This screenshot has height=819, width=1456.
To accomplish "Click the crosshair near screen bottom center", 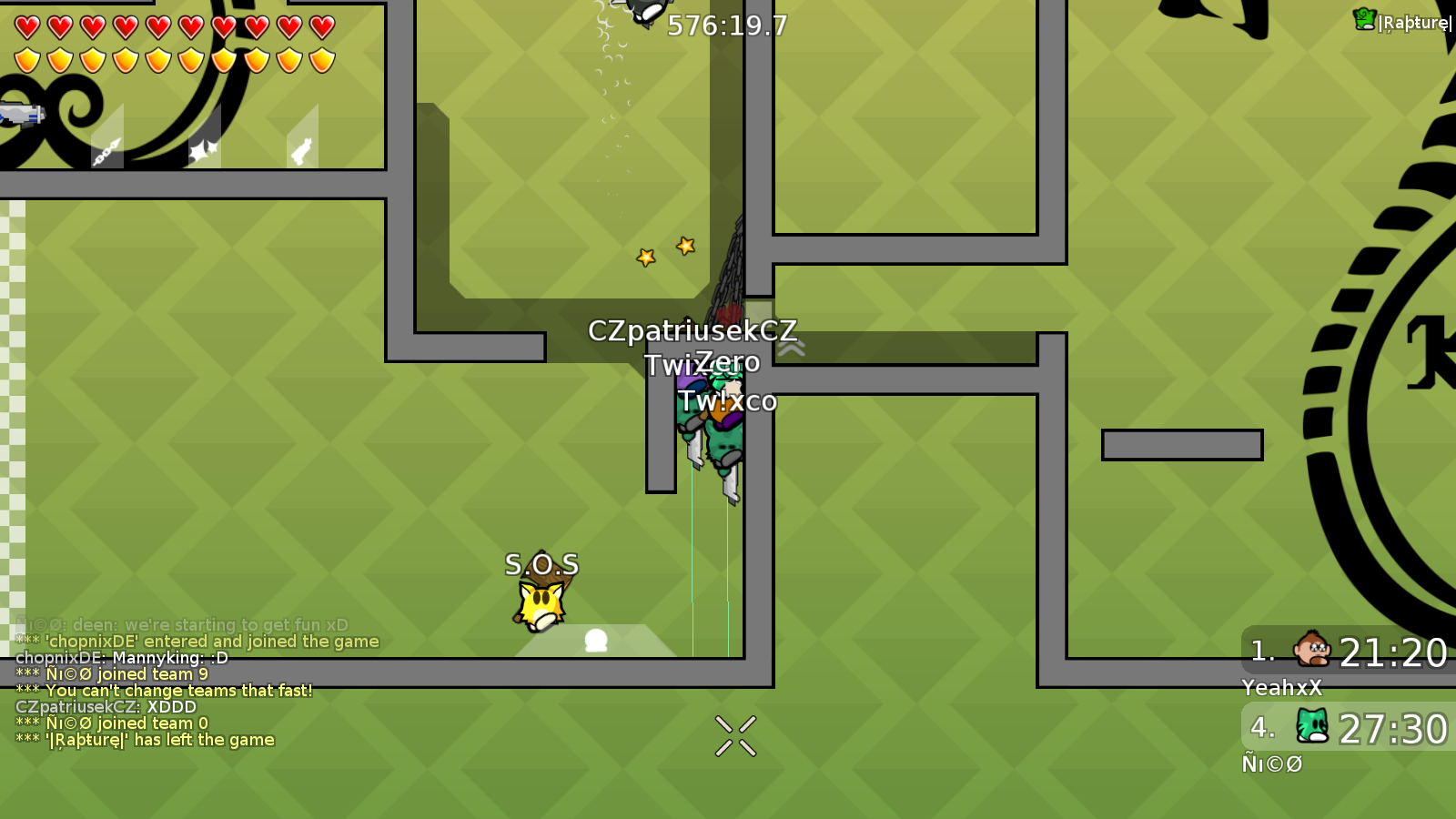I will pyautogui.click(x=735, y=734).
